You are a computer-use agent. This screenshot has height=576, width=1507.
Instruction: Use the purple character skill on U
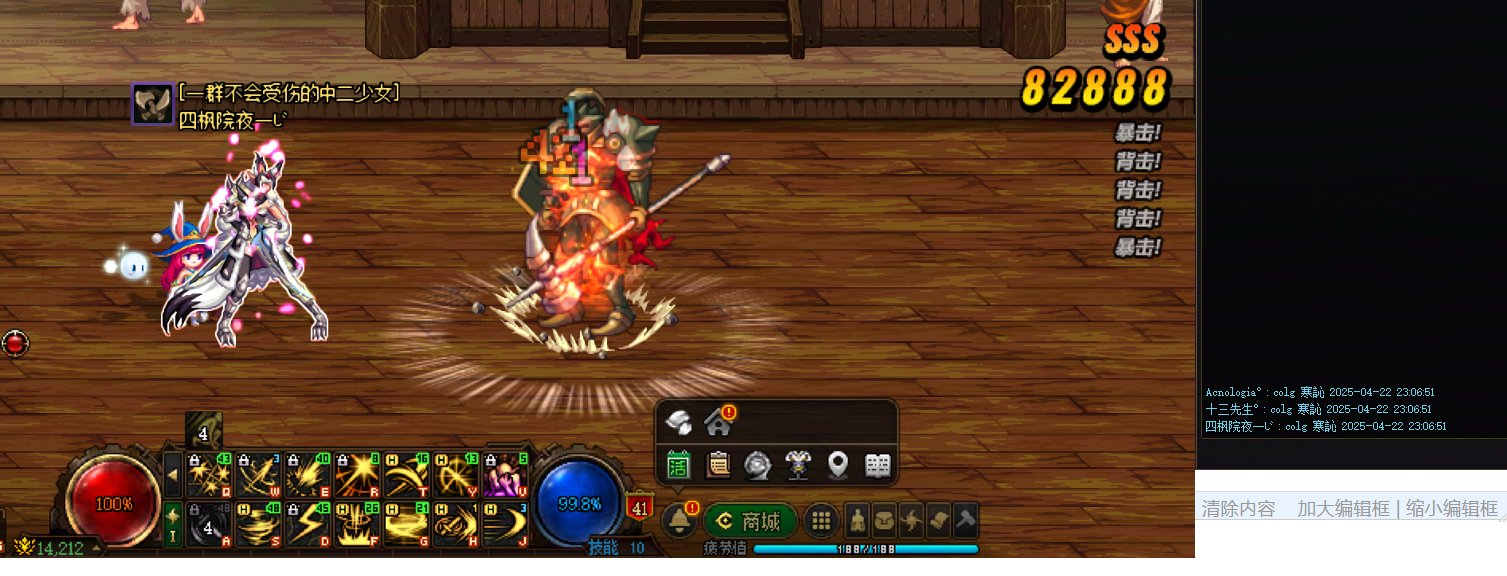(504, 473)
